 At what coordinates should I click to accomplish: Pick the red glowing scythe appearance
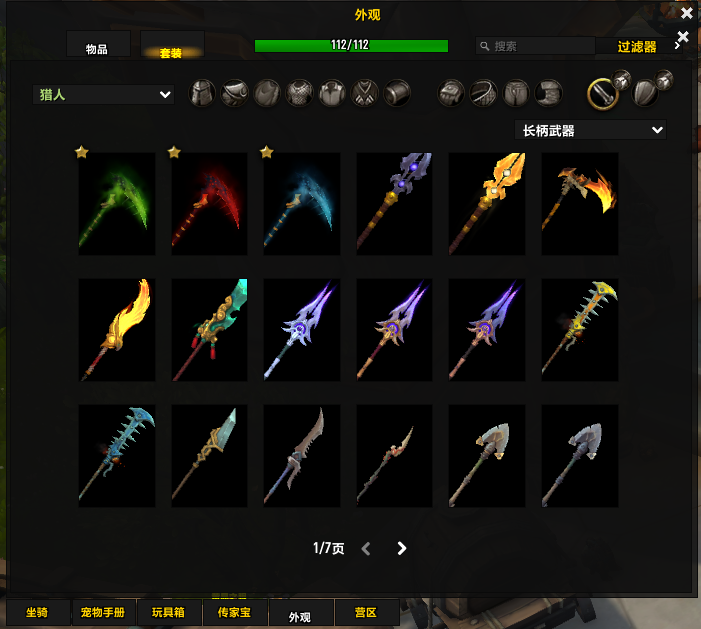209,204
